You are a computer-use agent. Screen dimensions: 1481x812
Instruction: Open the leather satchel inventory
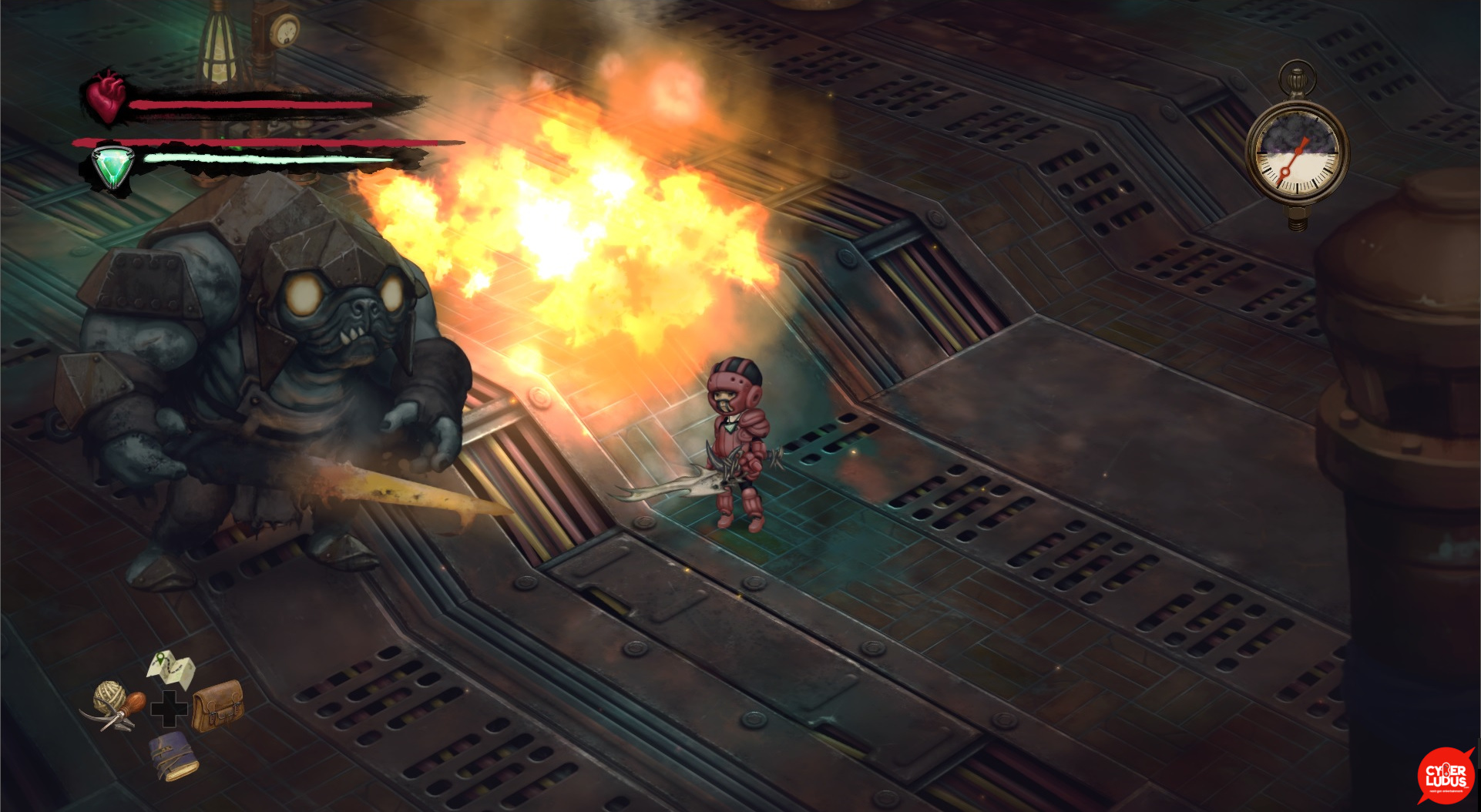[x=217, y=704]
